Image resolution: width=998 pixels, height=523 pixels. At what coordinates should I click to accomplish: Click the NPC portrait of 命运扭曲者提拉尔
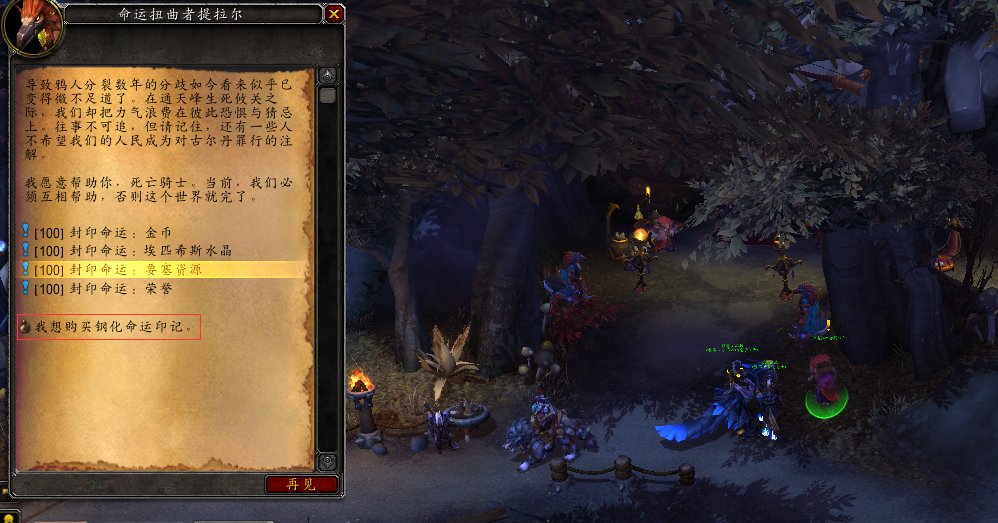pyautogui.click(x=32, y=27)
